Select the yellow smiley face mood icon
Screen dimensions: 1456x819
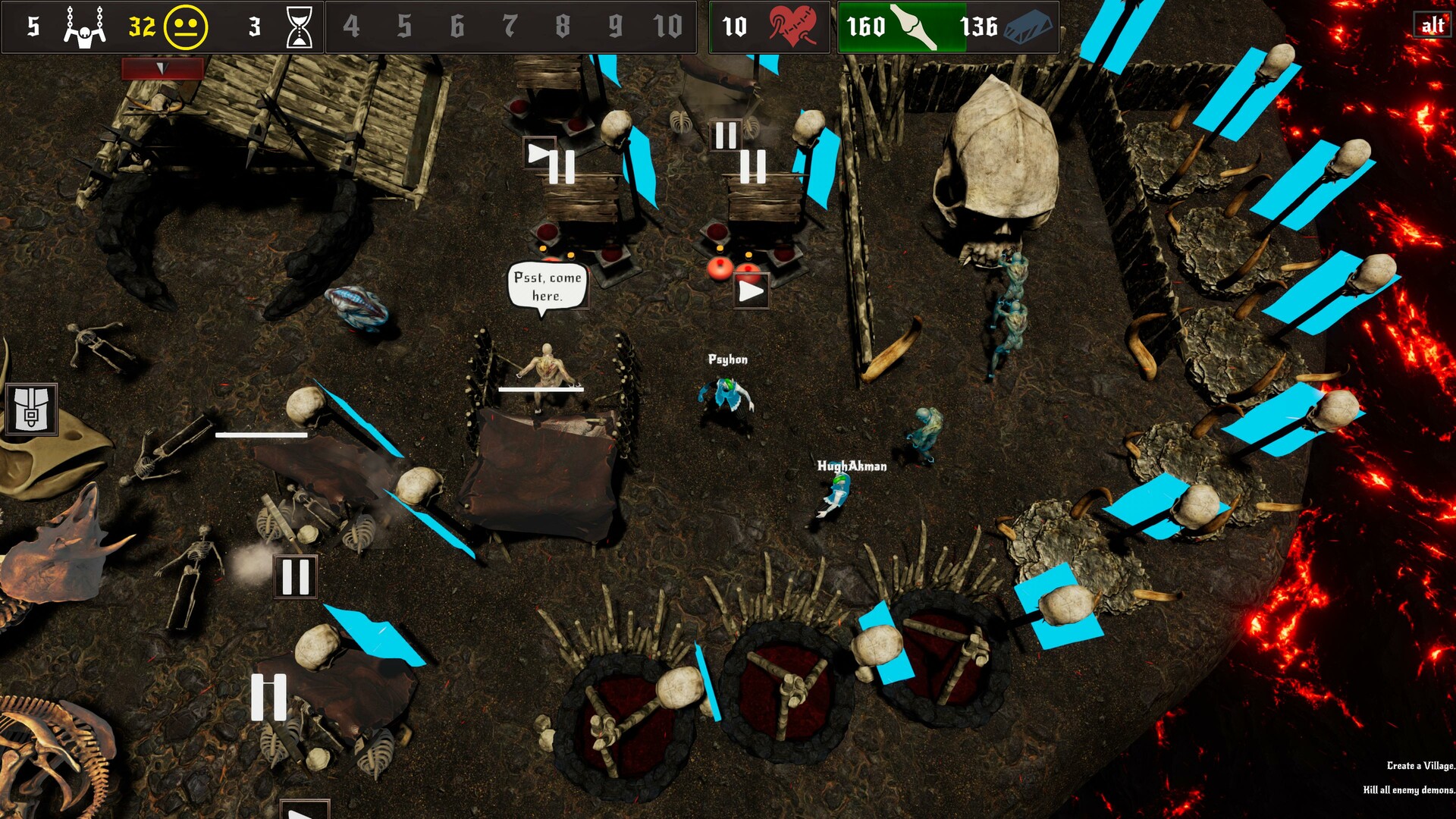click(x=185, y=25)
